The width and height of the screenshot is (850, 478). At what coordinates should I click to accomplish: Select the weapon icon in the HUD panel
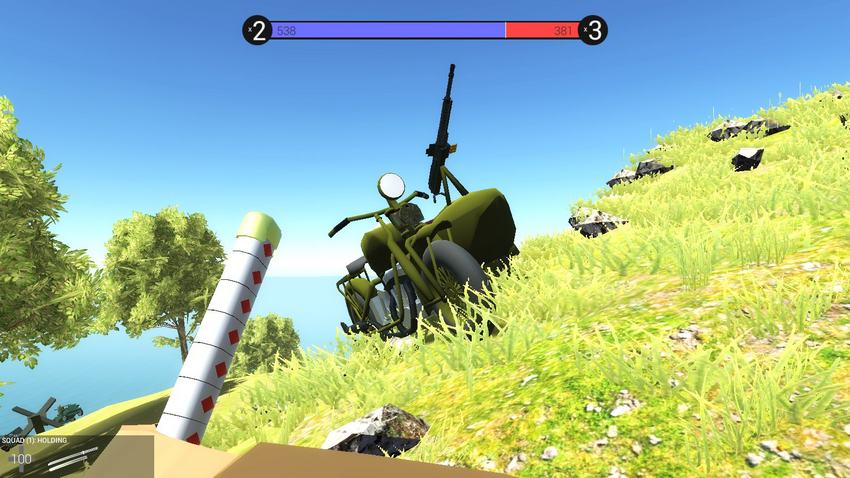[74, 458]
